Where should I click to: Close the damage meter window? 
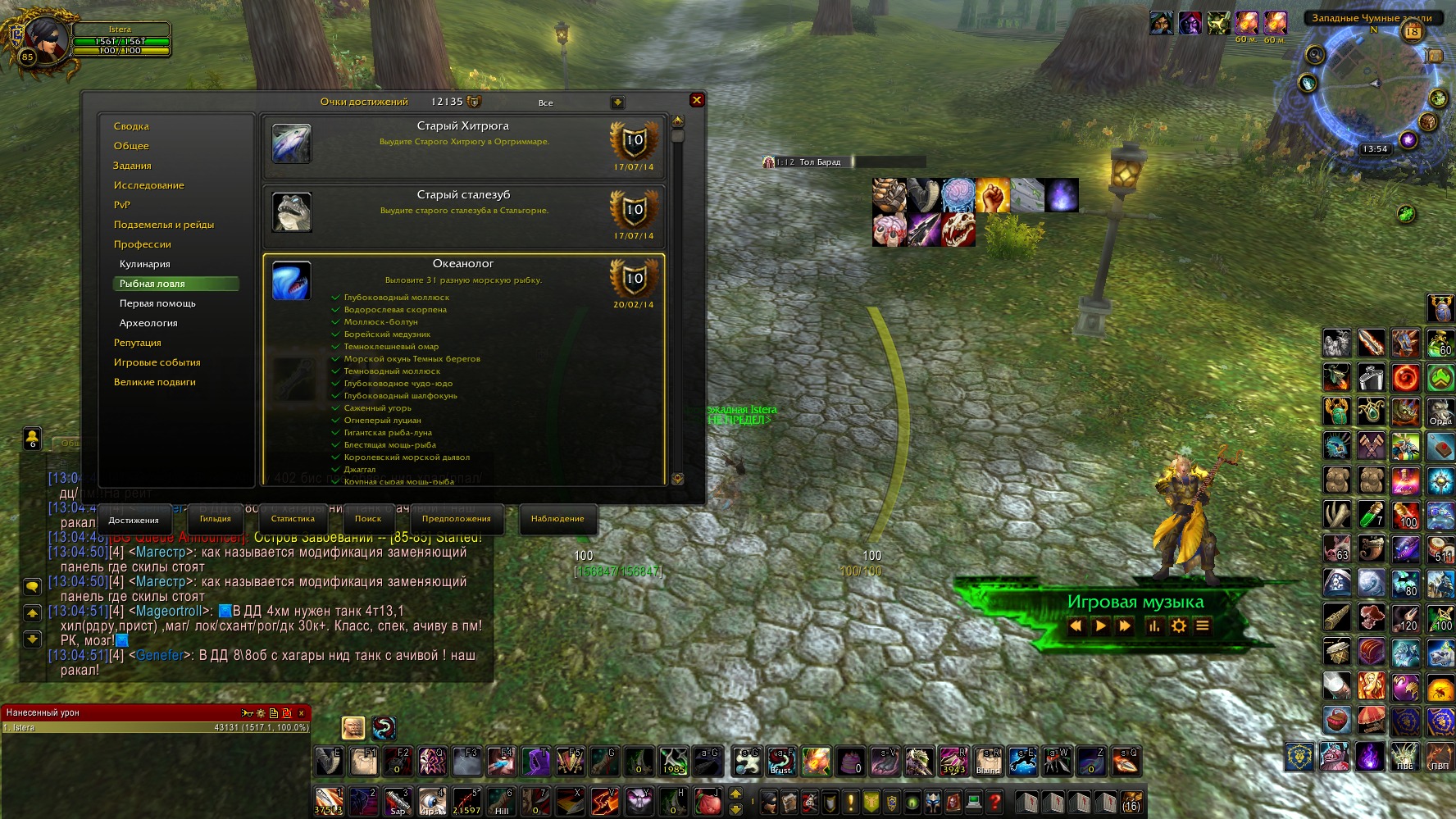click(301, 713)
